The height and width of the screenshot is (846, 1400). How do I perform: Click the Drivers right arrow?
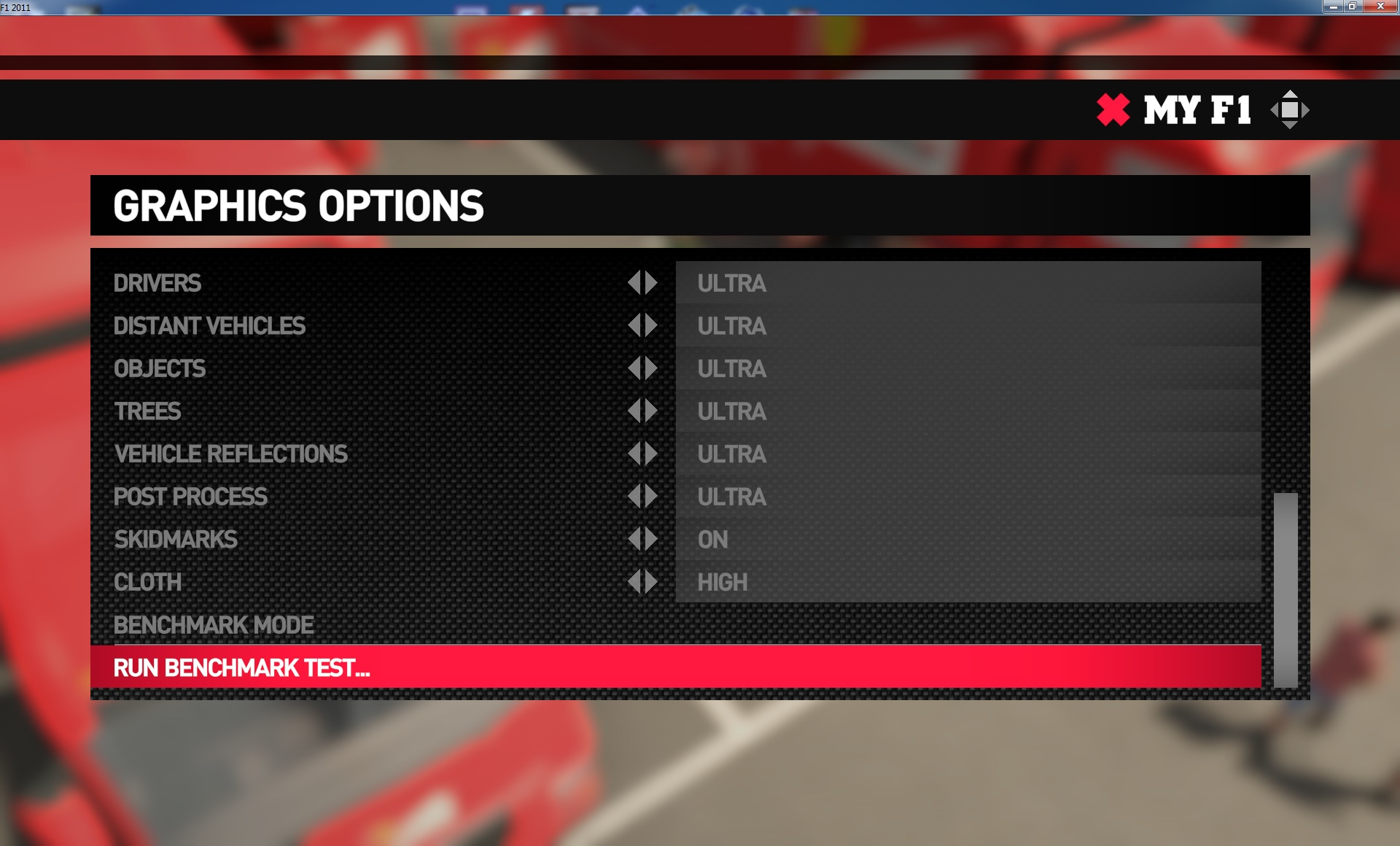(x=651, y=283)
